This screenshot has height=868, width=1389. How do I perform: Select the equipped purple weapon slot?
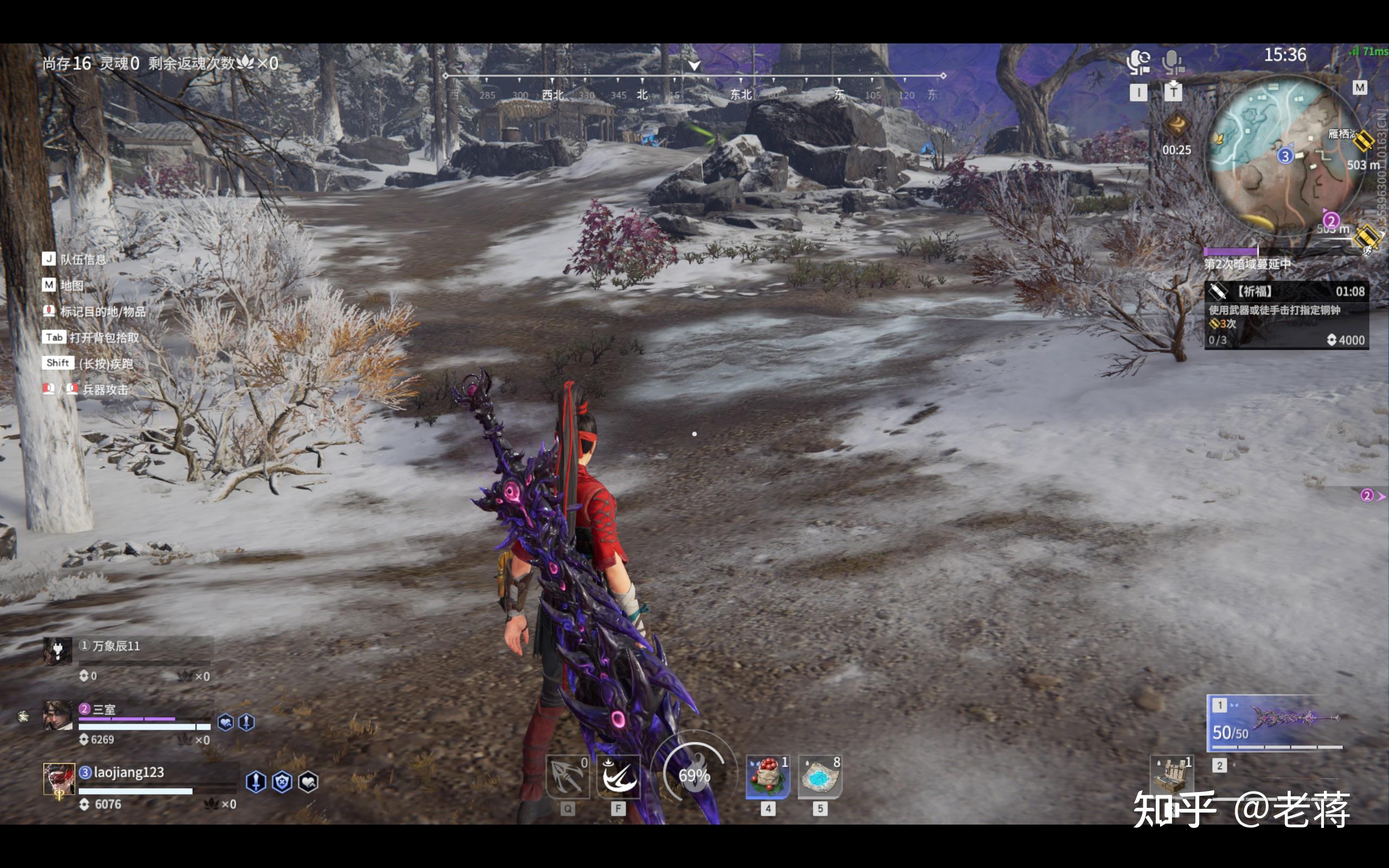pos(1276,723)
